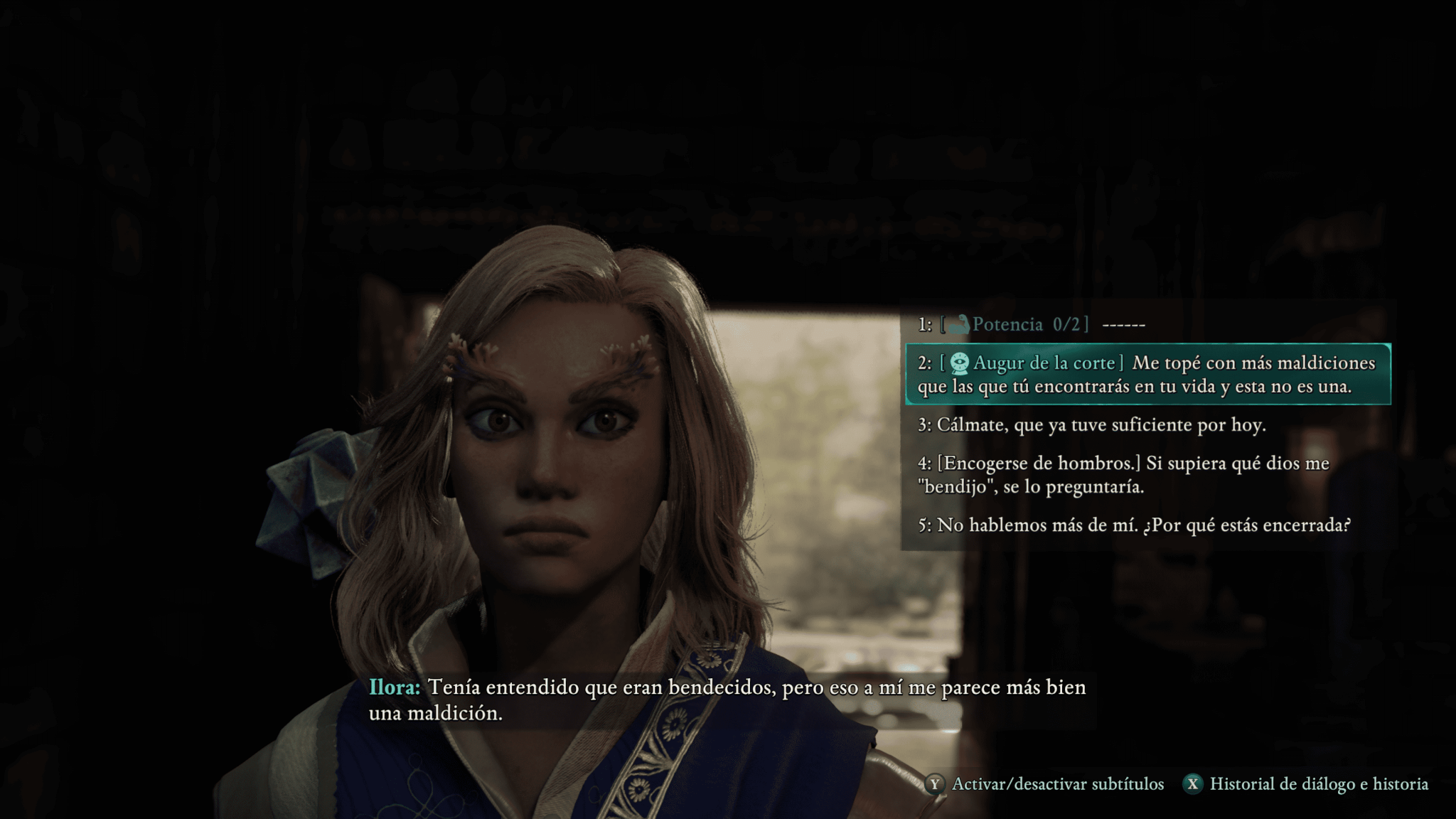
Task: Select the Augur de la corte reply
Action: (x=1147, y=375)
